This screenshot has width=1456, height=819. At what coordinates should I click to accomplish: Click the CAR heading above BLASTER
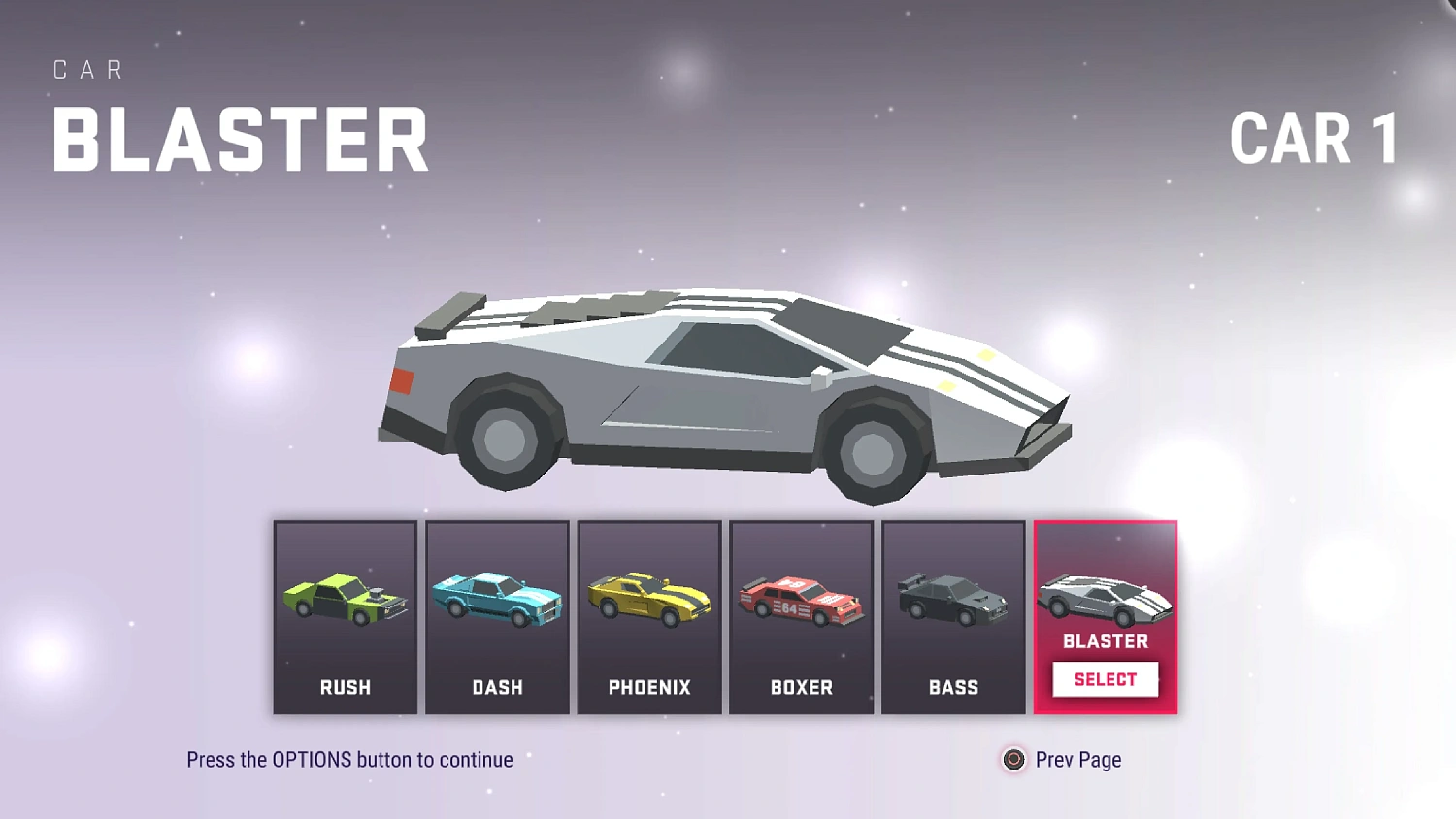pyautogui.click(x=87, y=69)
